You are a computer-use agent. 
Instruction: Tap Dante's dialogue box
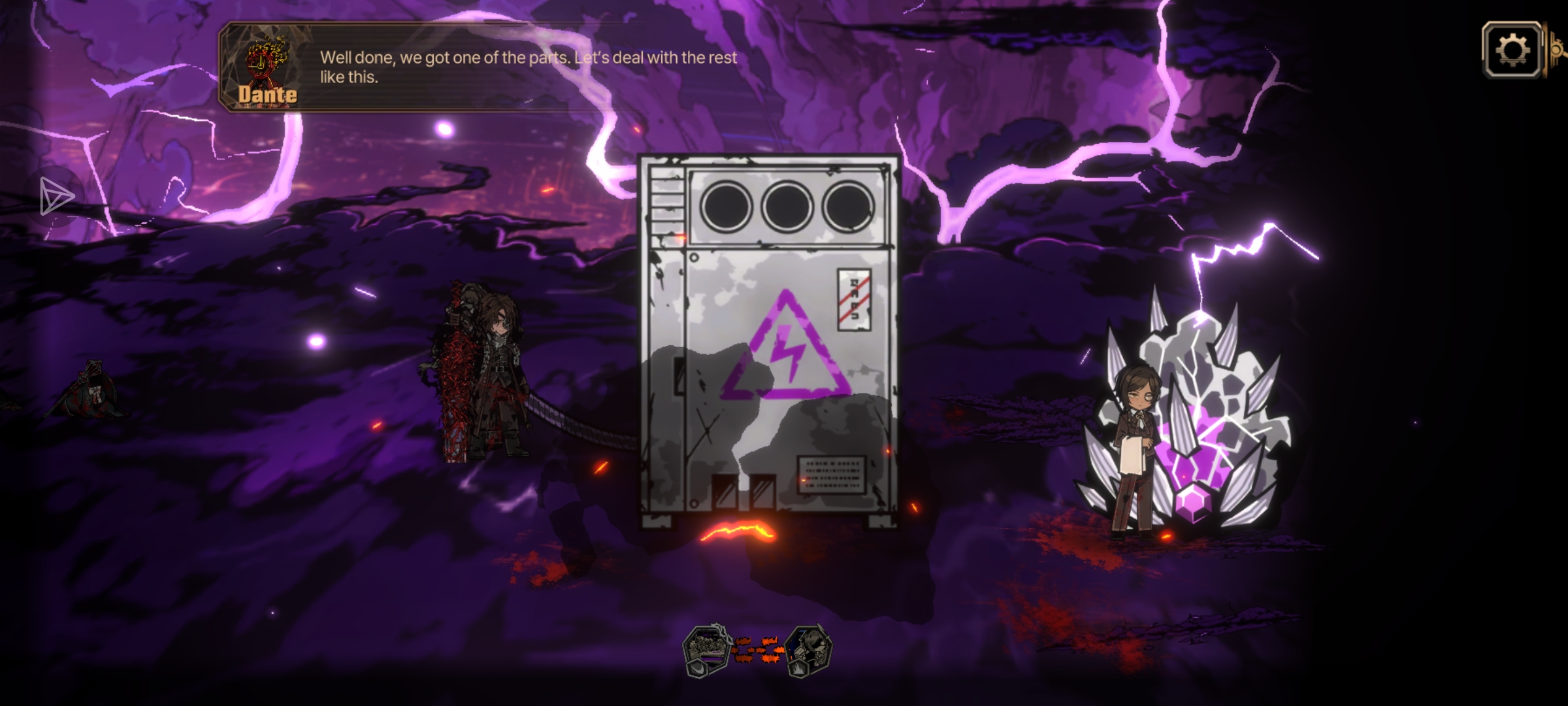pyautogui.click(x=483, y=67)
